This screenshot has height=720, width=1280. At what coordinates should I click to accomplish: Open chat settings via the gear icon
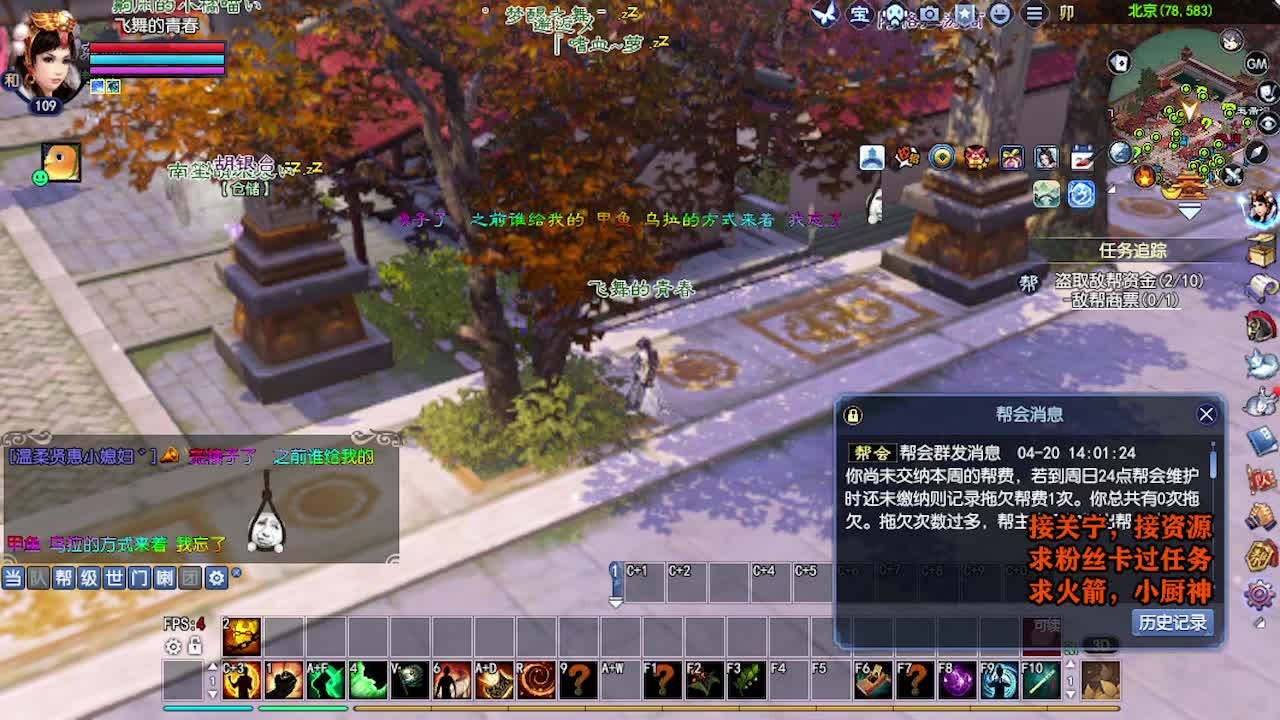pos(215,577)
